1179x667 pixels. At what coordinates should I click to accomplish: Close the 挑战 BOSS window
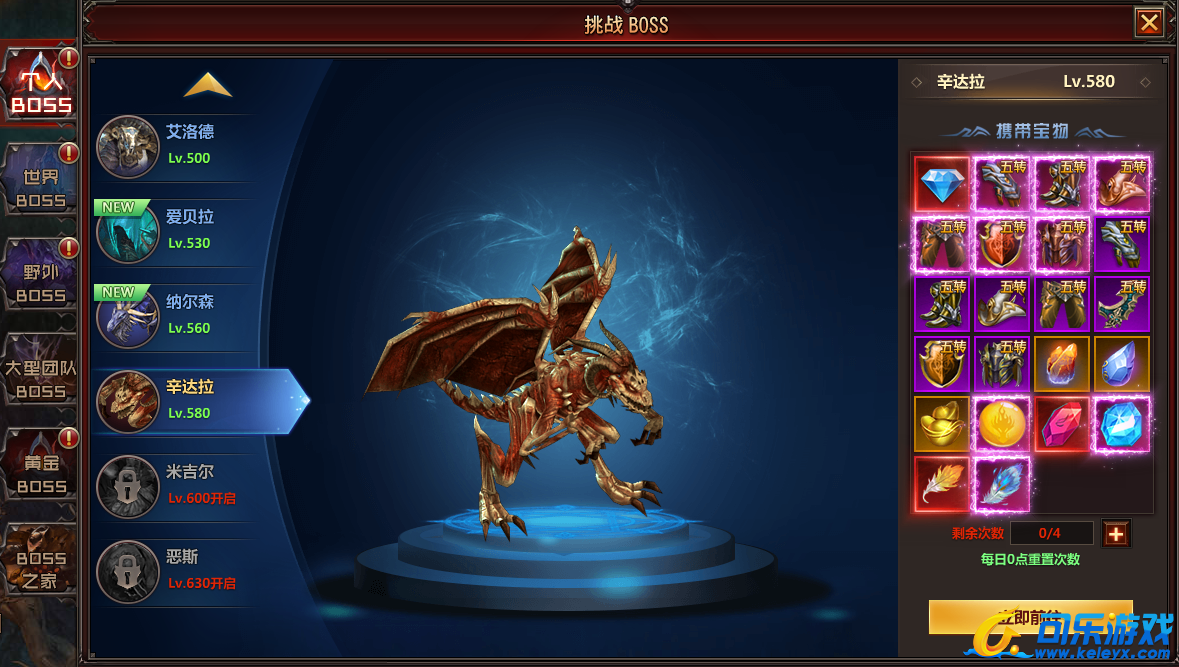[1149, 23]
